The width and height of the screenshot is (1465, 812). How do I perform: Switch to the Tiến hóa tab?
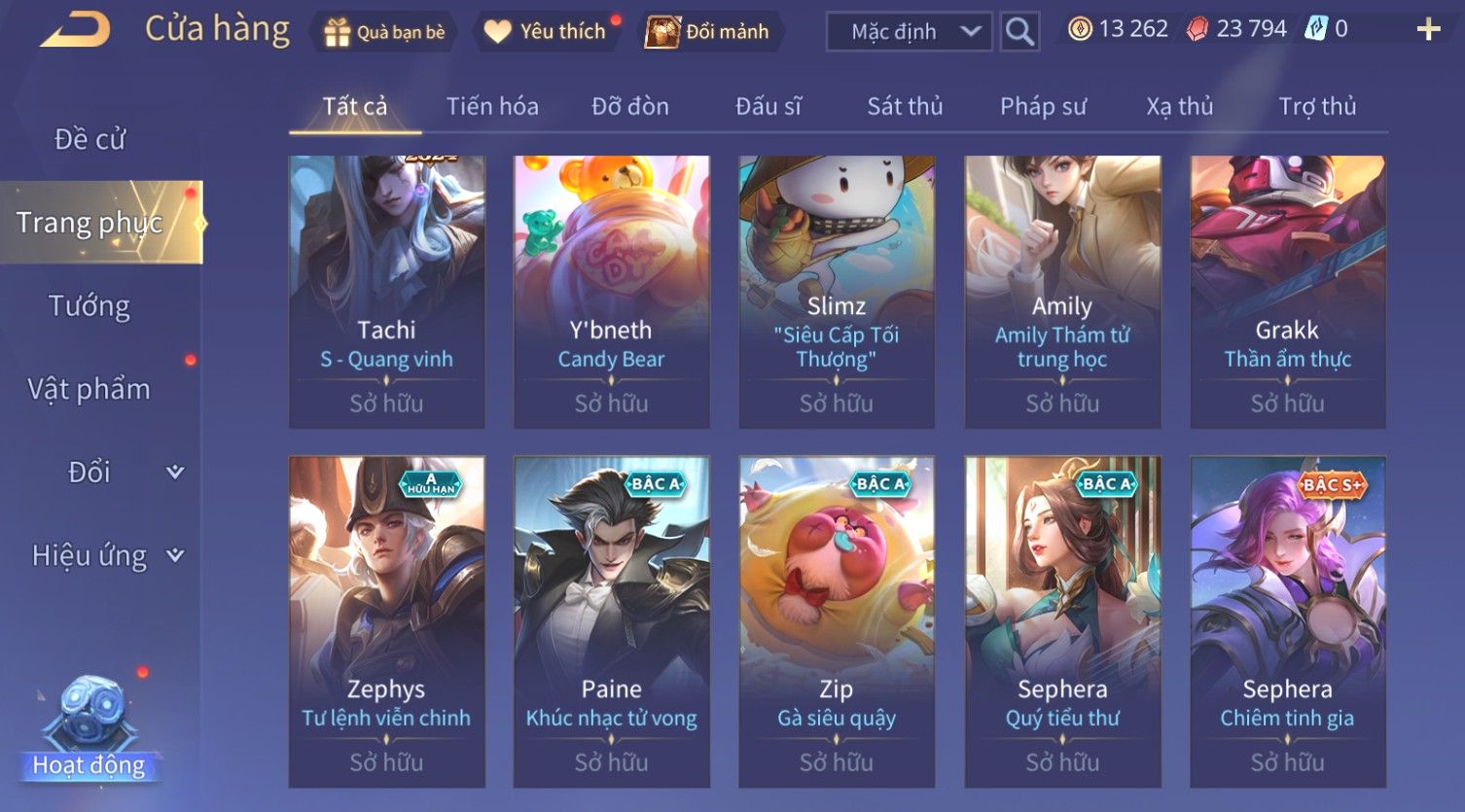pos(492,106)
